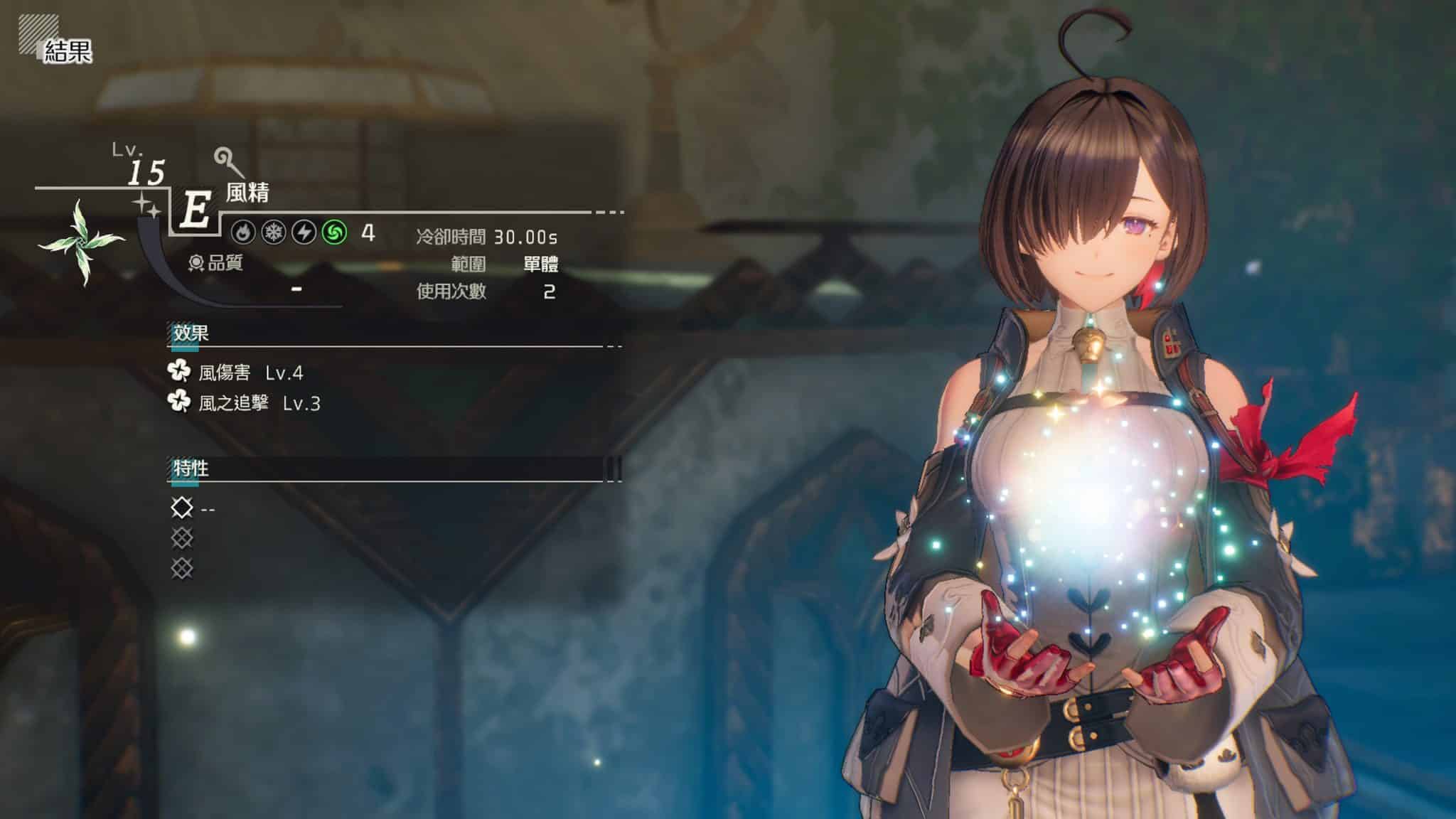Click the lightning bolt element icon

(x=304, y=232)
